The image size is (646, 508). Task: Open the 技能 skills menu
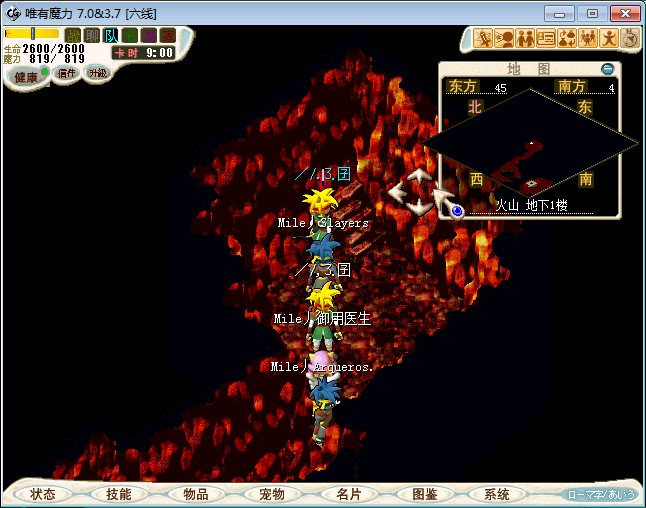(119, 494)
